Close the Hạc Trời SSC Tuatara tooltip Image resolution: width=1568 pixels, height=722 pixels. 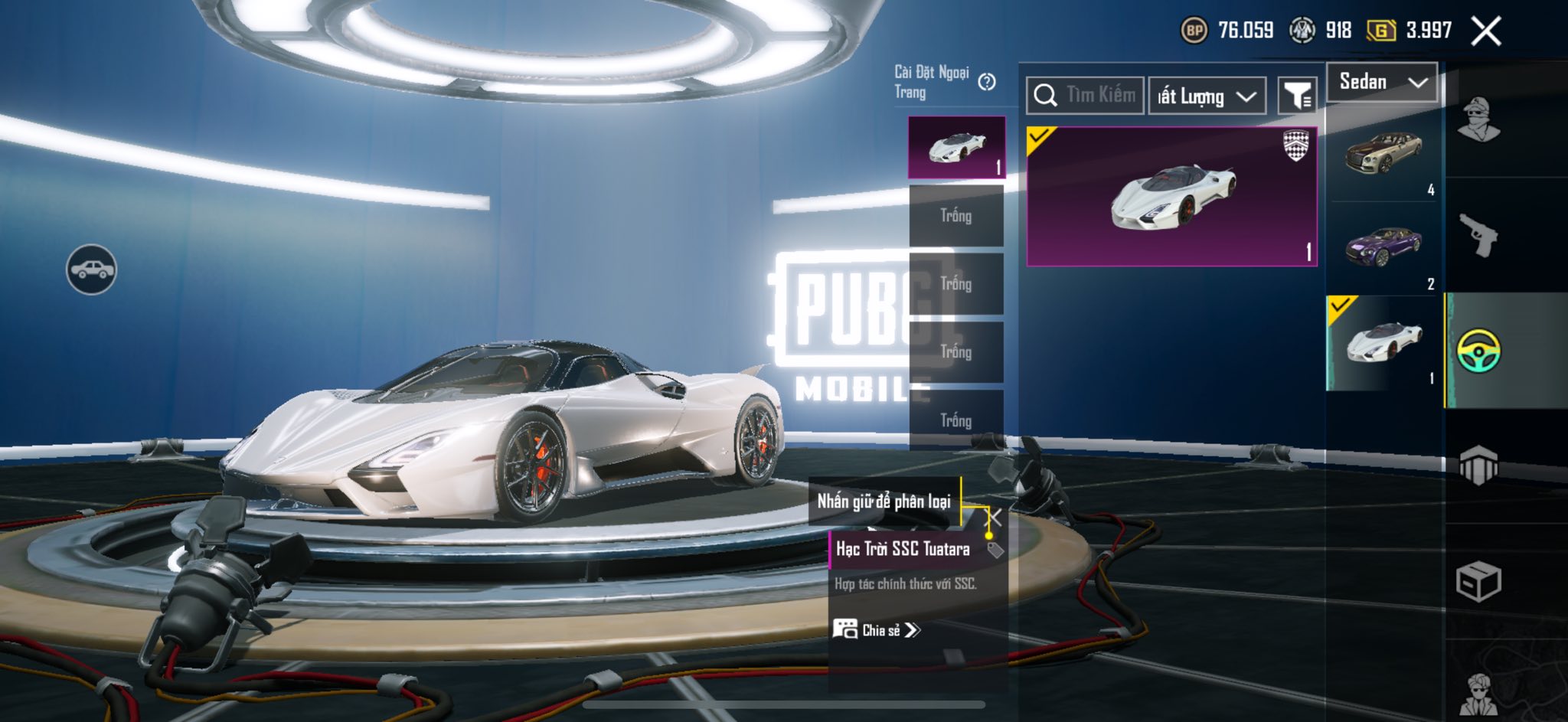point(995,518)
